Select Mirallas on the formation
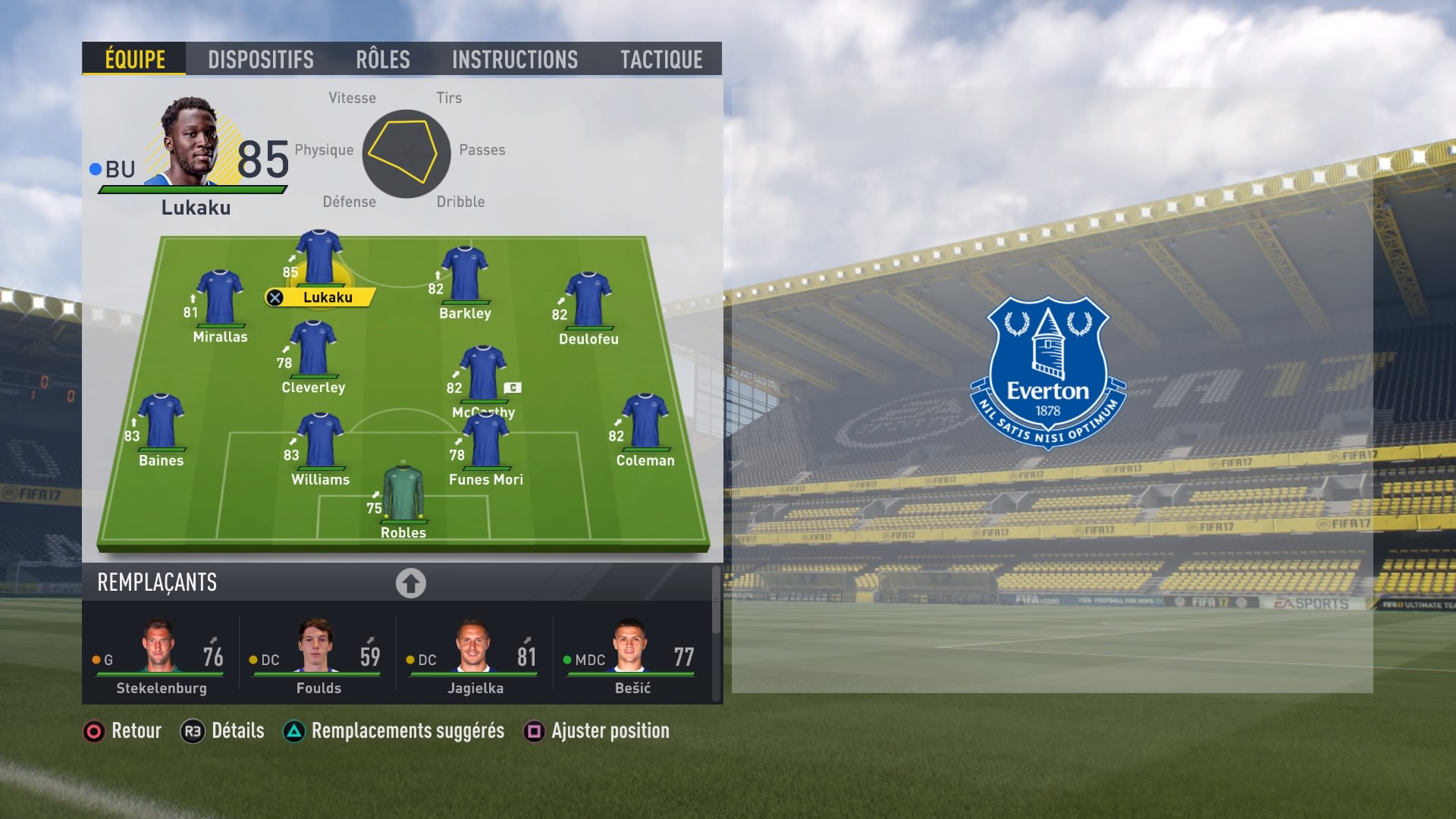1456x819 pixels. [x=220, y=298]
